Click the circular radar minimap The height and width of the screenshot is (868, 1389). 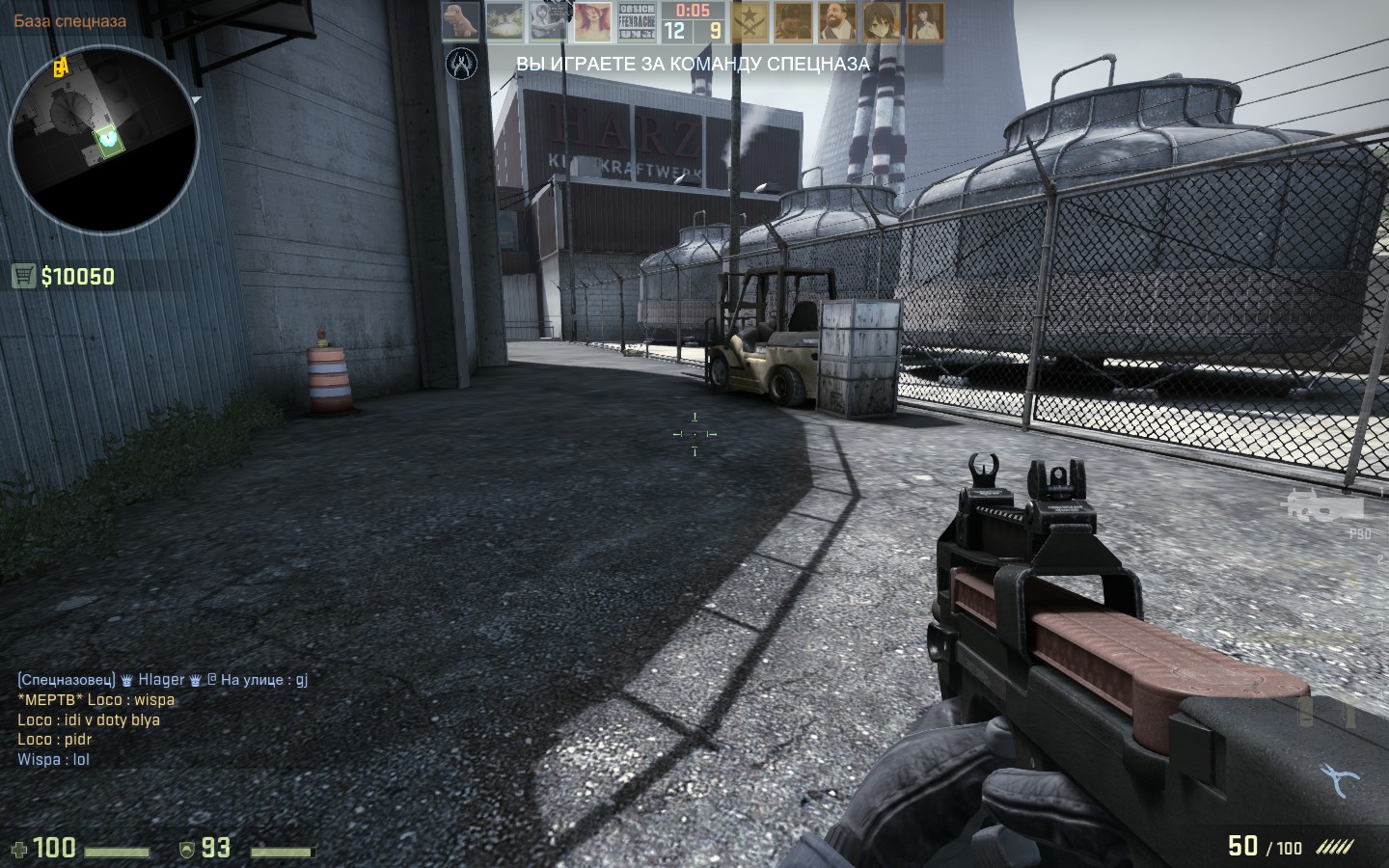[103, 142]
